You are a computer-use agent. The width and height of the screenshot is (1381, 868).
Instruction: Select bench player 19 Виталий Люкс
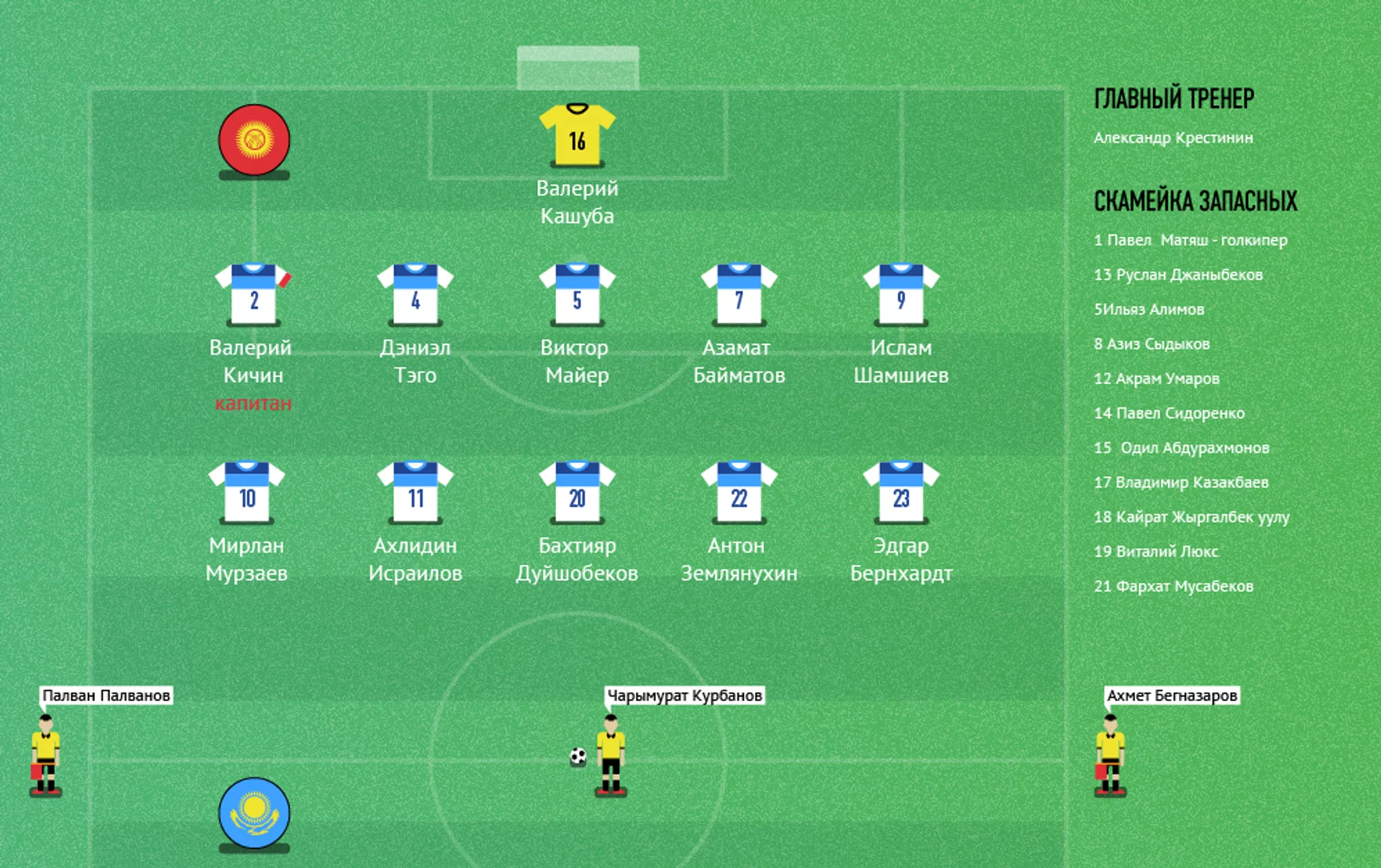click(x=1156, y=552)
